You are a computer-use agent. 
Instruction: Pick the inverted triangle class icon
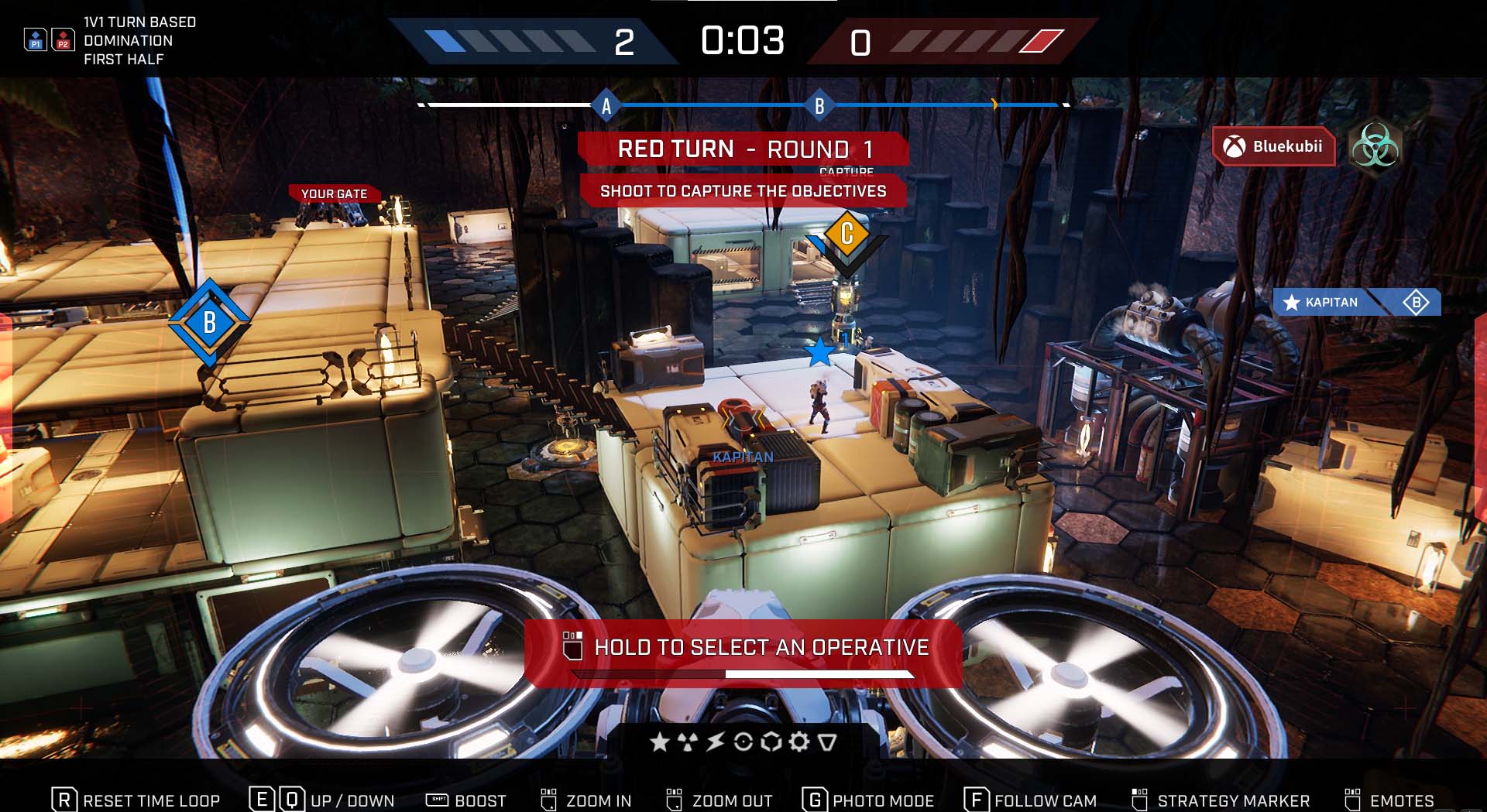[827, 742]
